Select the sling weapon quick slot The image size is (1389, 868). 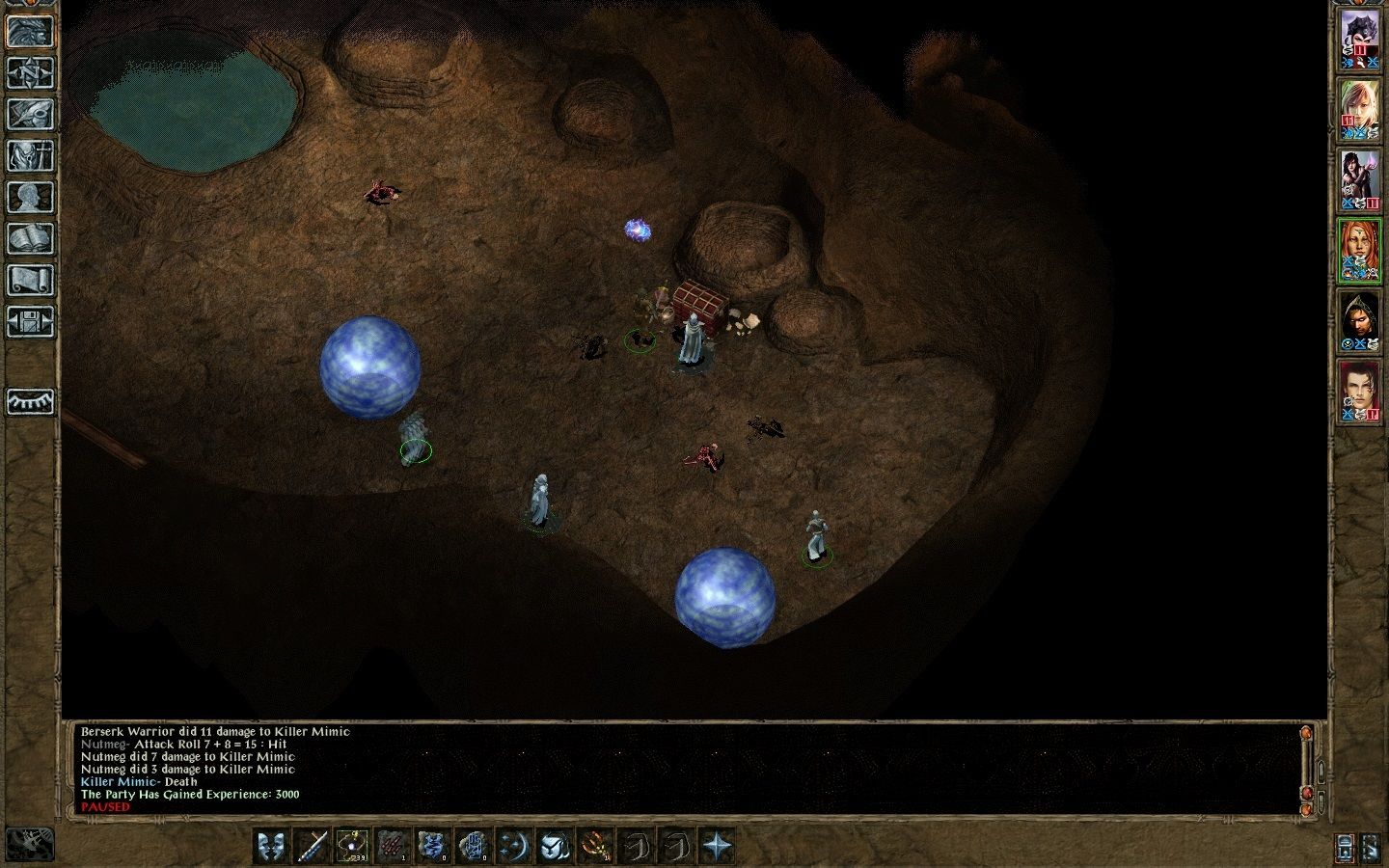tap(352, 846)
